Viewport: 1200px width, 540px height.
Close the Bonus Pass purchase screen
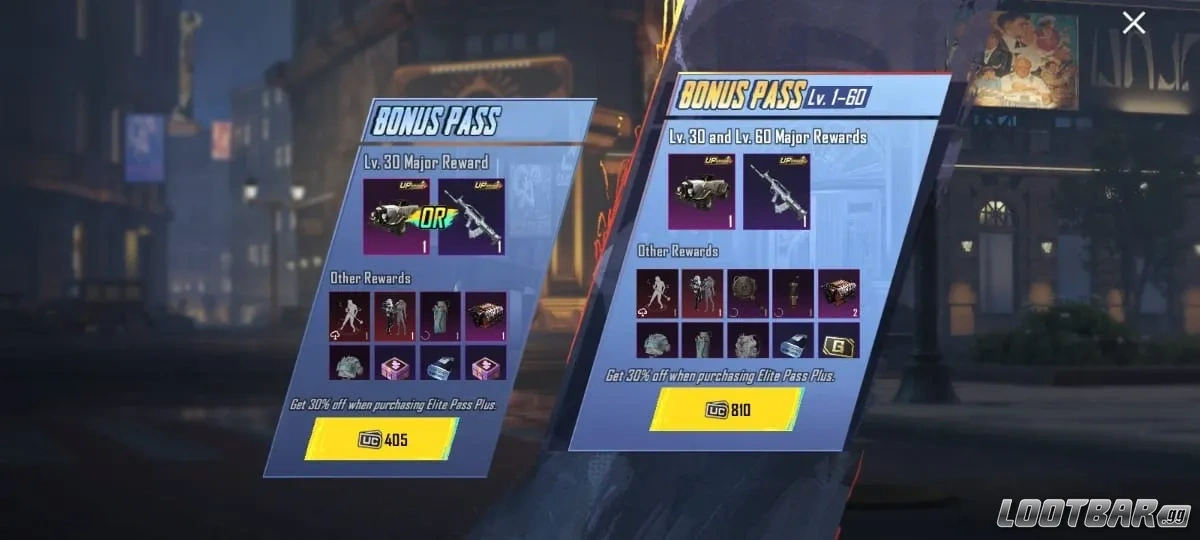(x=1133, y=23)
